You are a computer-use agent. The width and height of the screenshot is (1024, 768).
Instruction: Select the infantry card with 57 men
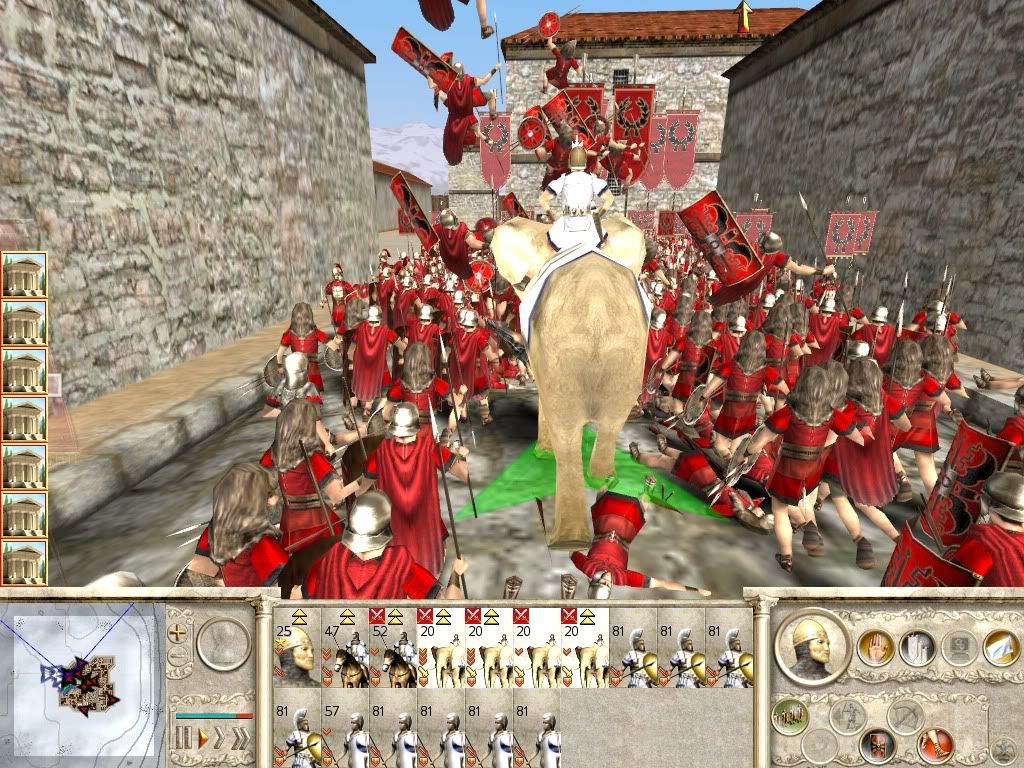(x=345, y=728)
